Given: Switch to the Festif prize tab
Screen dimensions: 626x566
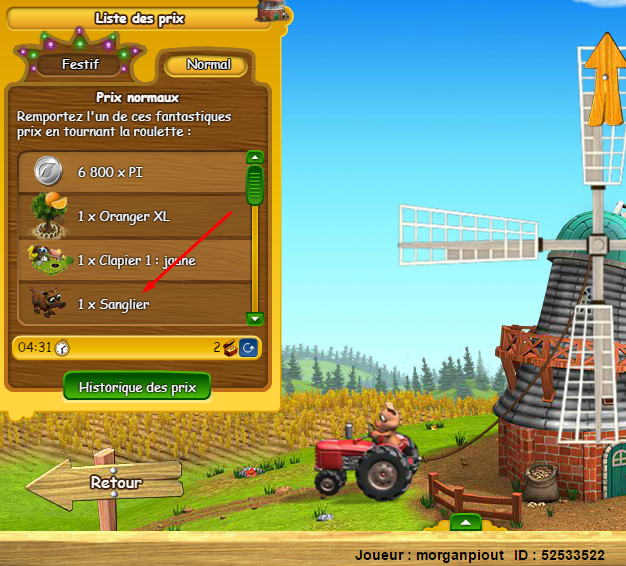Looking at the screenshot, I should click(82, 64).
